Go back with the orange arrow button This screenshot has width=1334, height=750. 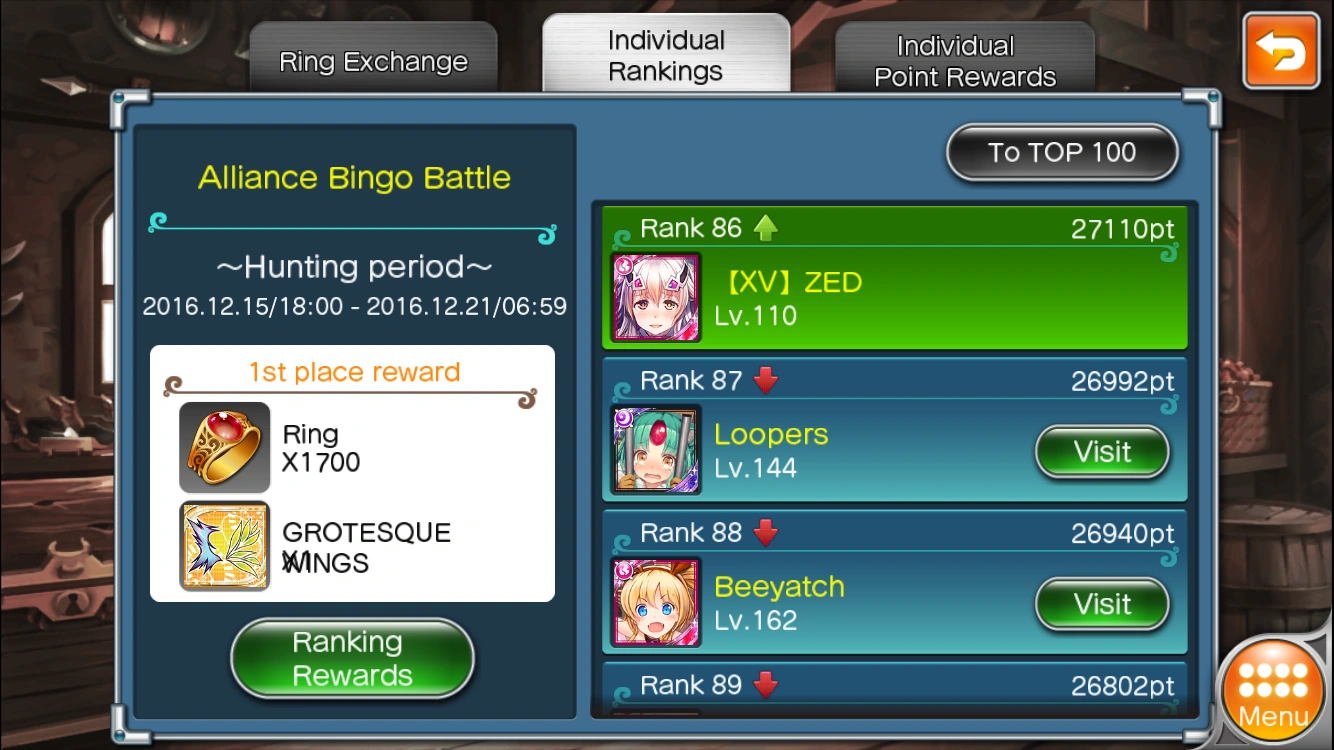[x=1281, y=51]
